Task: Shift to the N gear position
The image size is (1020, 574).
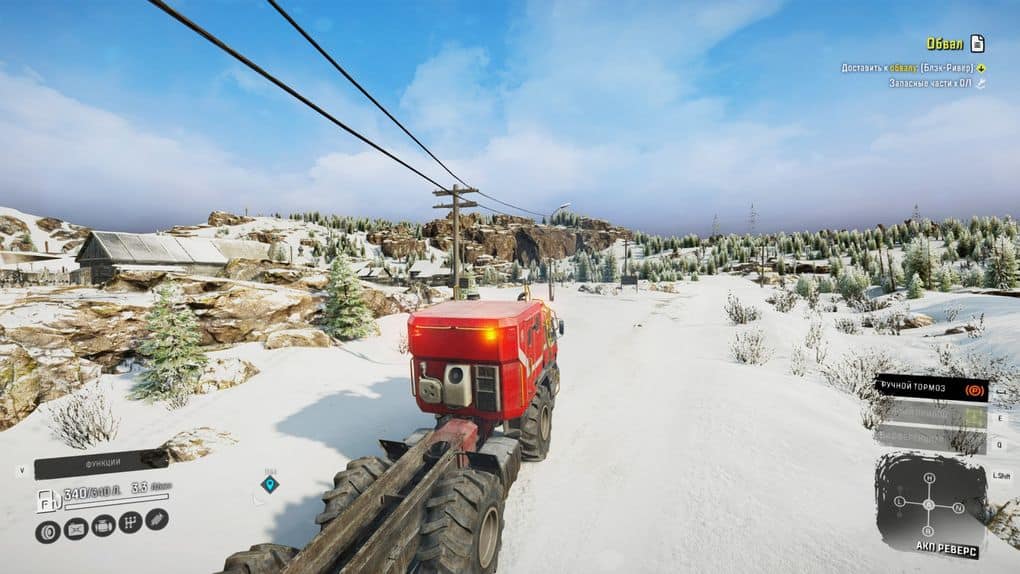Action: (x=958, y=507)
